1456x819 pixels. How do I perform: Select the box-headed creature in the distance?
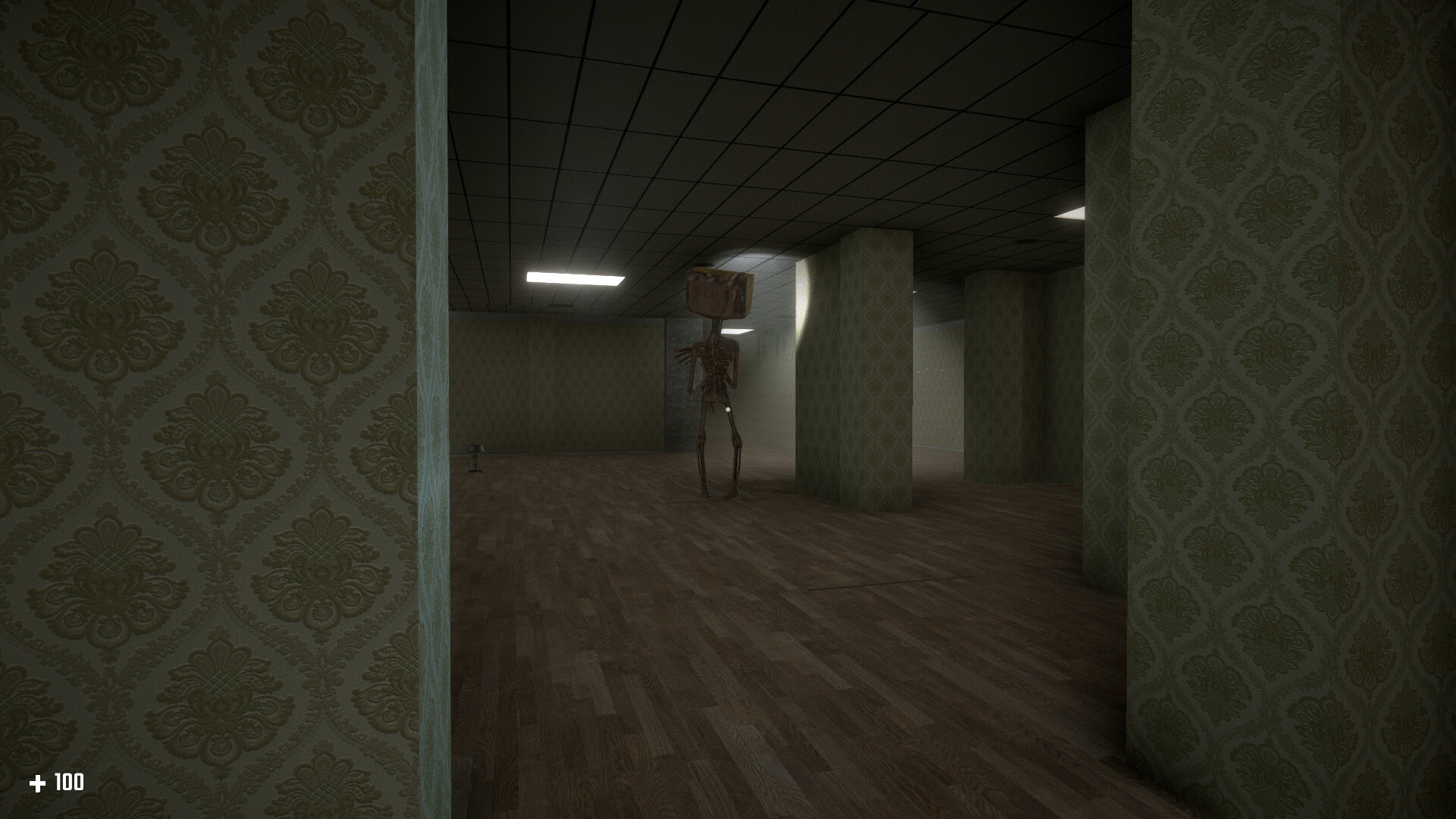click(x=717, y=364)
